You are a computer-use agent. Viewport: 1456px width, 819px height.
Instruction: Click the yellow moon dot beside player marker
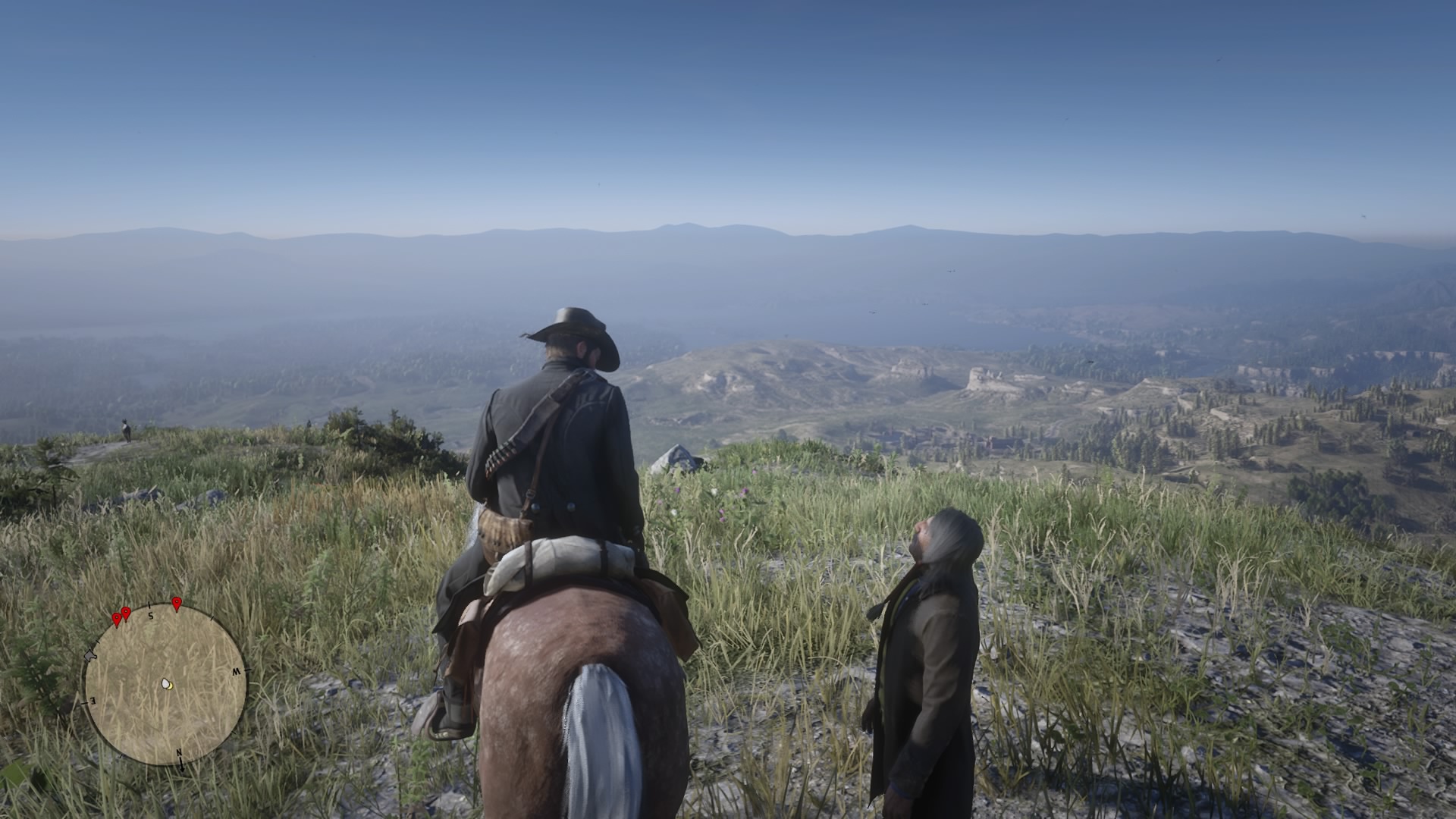170,686
